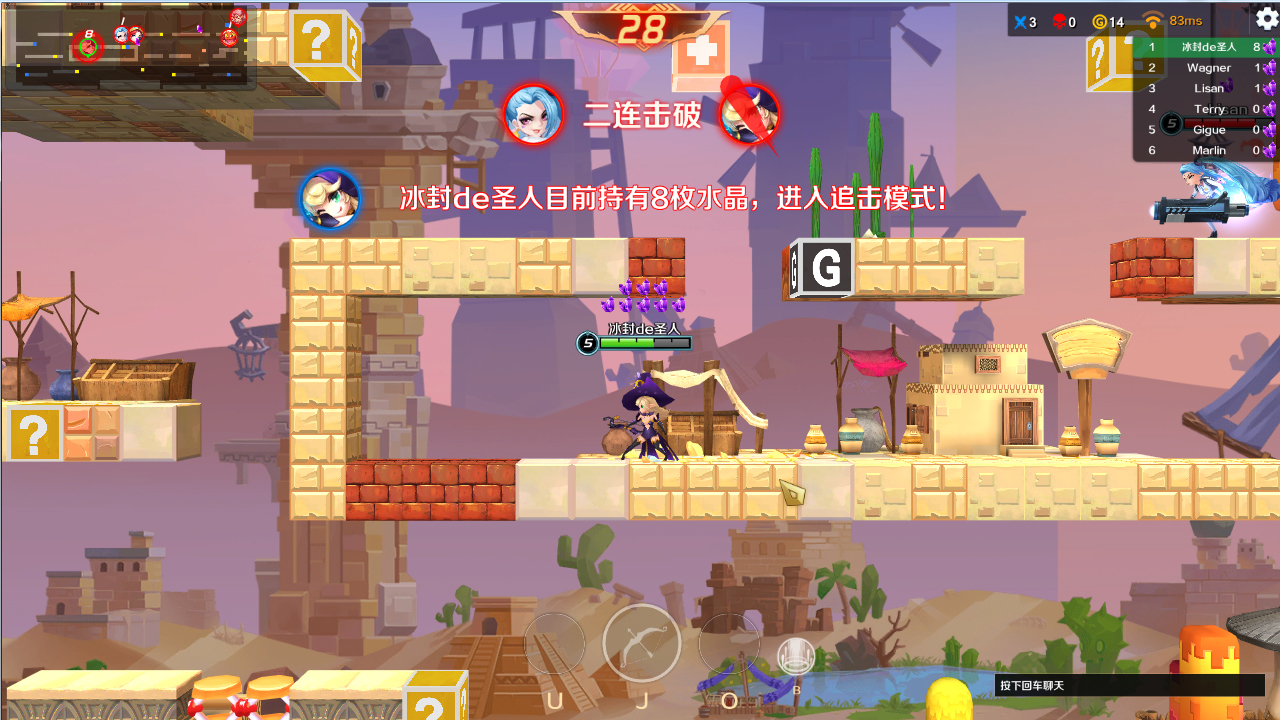
Task: Click the 二连击破 kill announcement banner
Action: tap(641, 115)
